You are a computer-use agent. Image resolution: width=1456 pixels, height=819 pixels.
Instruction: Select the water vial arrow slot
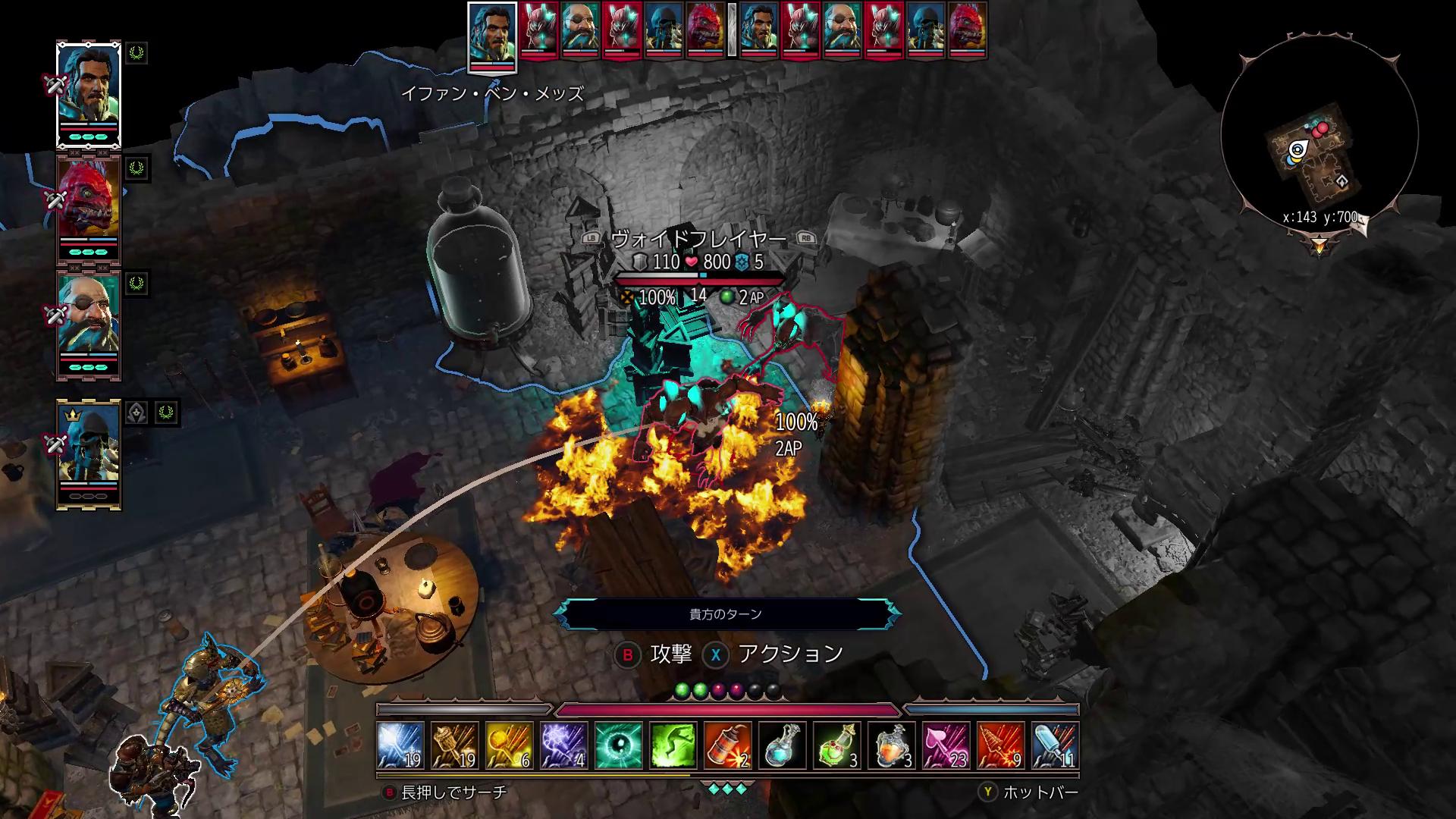[1056, 745]
